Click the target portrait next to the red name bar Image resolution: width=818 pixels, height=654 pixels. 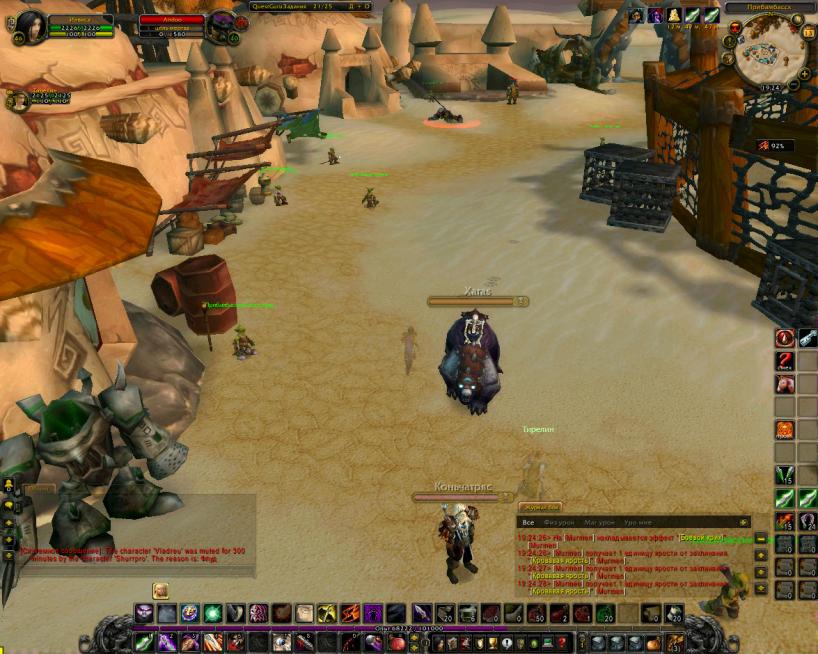pos(219,26)
